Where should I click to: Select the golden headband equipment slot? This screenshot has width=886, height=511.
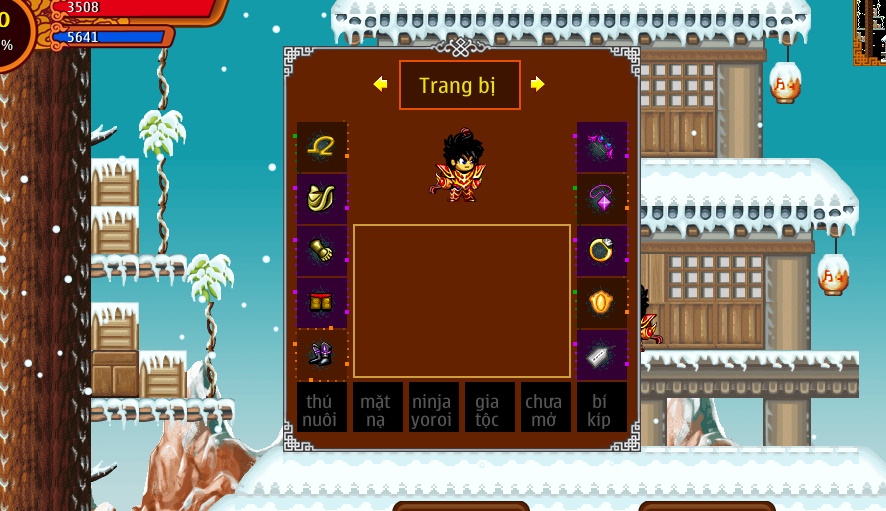(322, 147)
